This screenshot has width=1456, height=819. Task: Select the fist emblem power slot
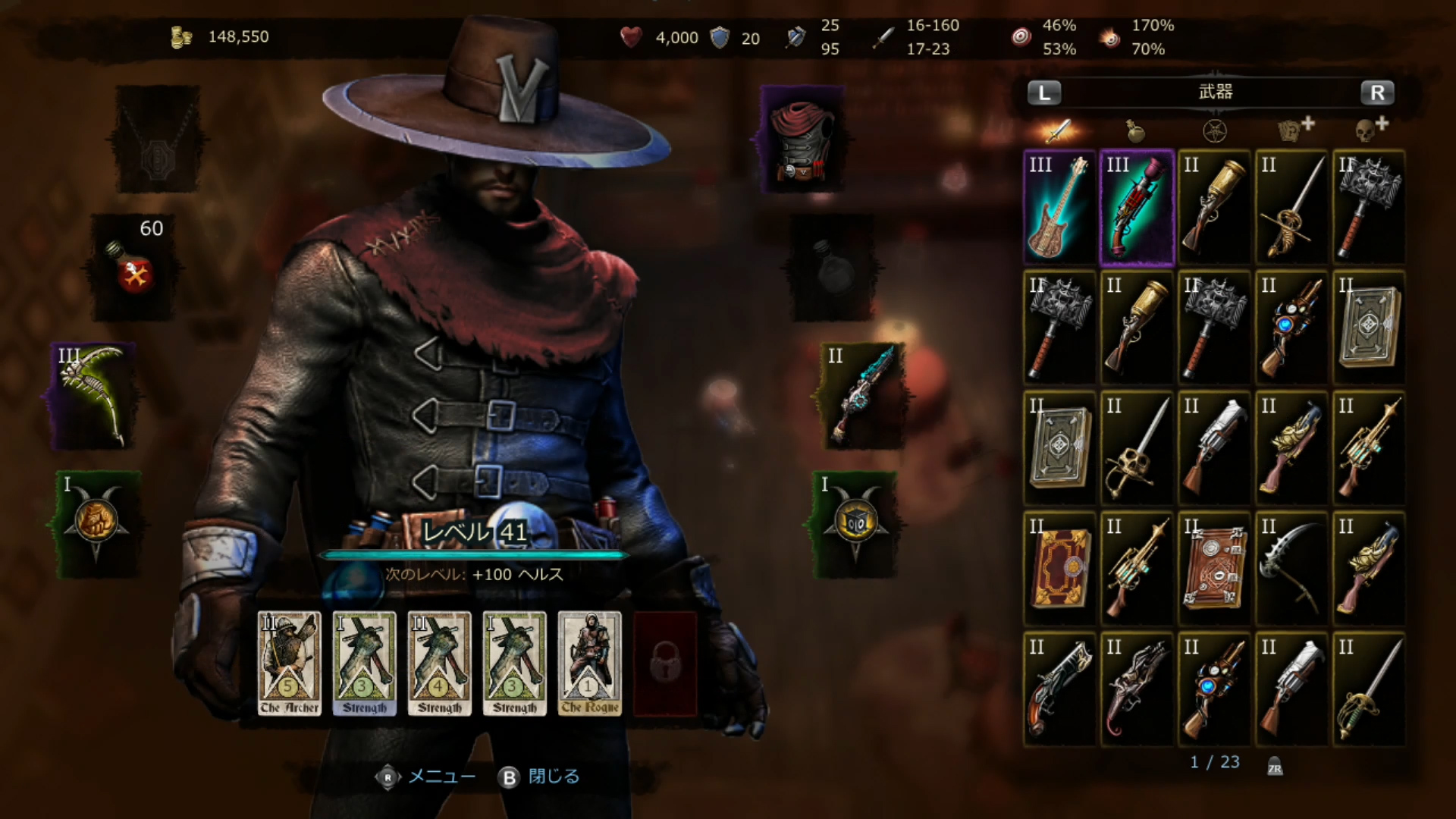coord(96,524)
